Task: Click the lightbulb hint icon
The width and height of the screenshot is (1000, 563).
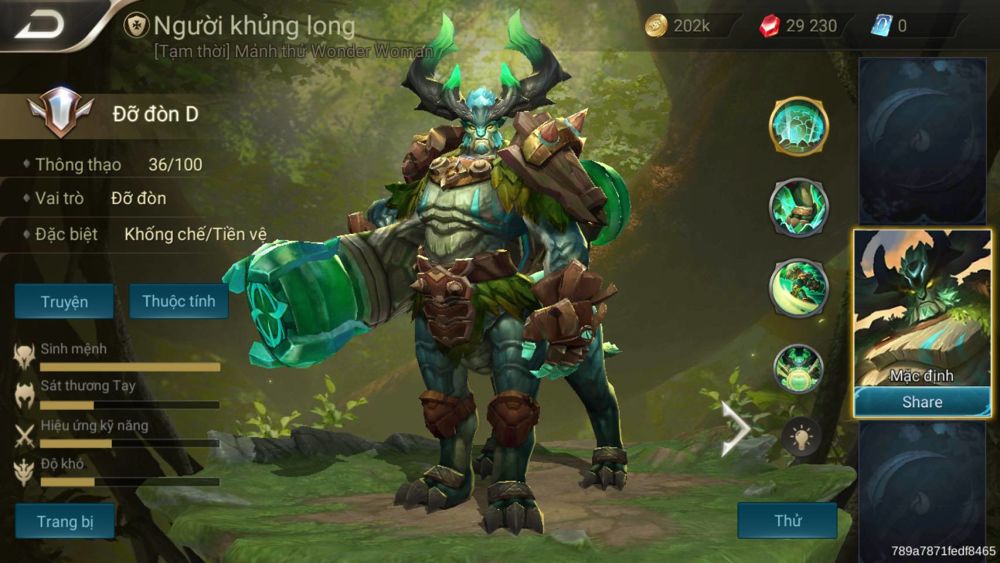Action: [x=801, y=436]
